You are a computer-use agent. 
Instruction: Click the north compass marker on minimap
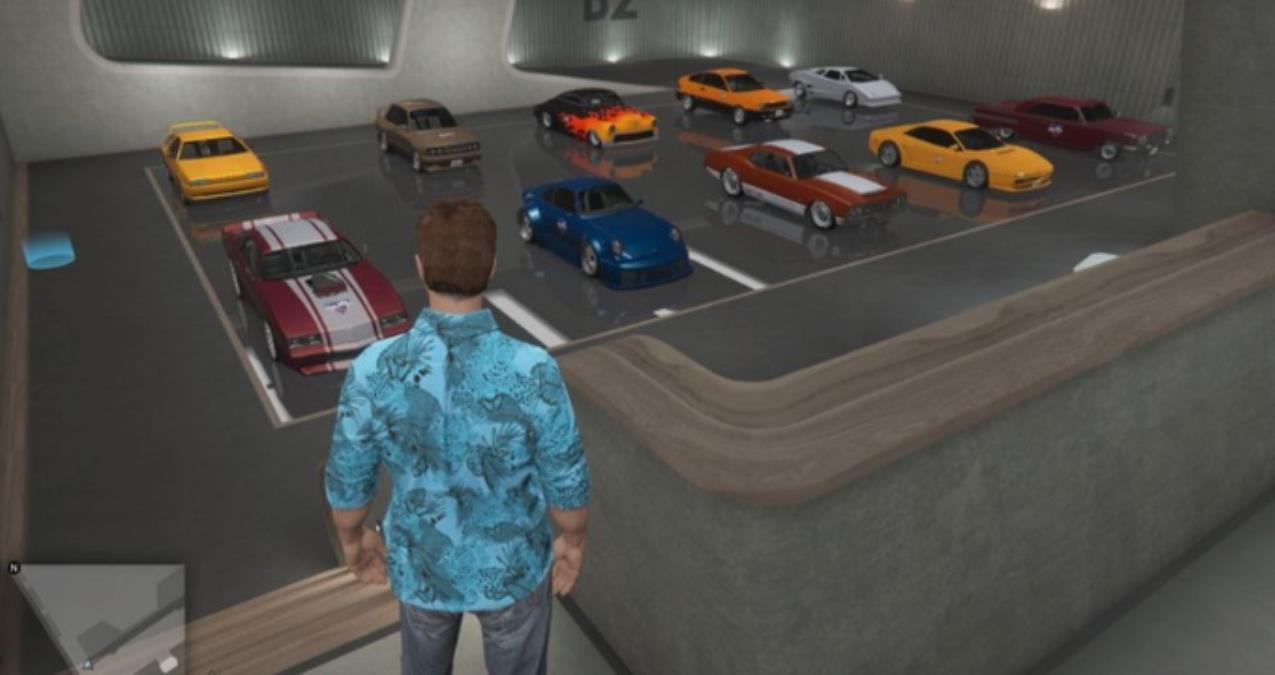(x=14, y=567)
